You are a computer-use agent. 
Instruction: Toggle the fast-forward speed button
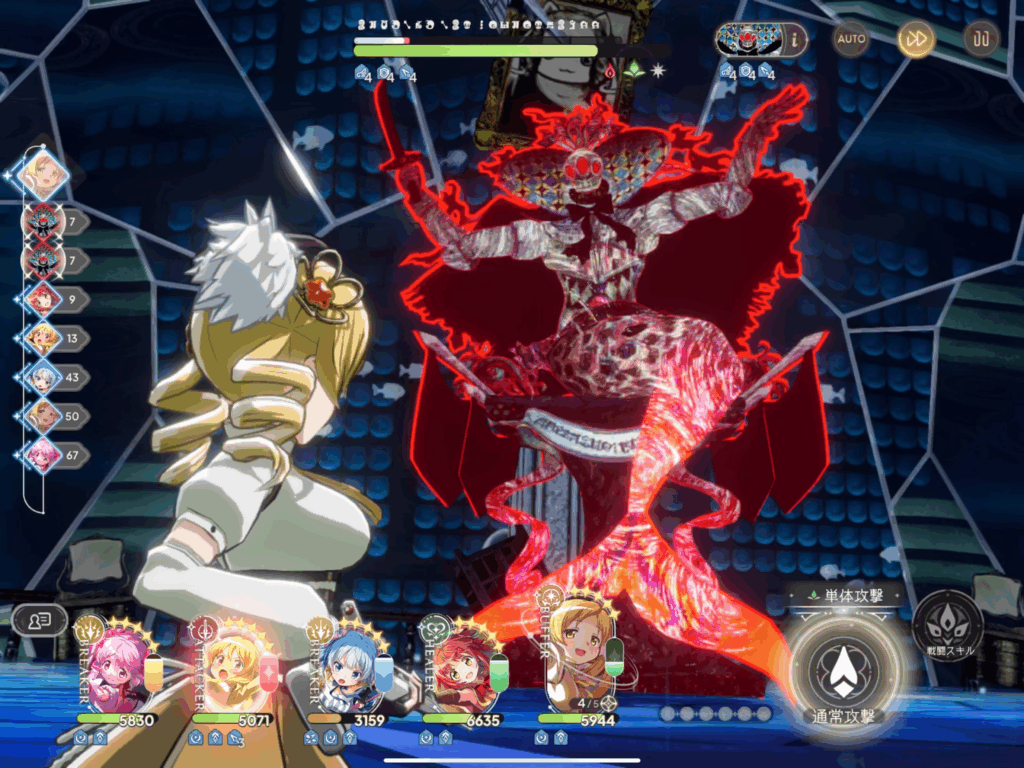pyautogui.click(x=915, y=39)
